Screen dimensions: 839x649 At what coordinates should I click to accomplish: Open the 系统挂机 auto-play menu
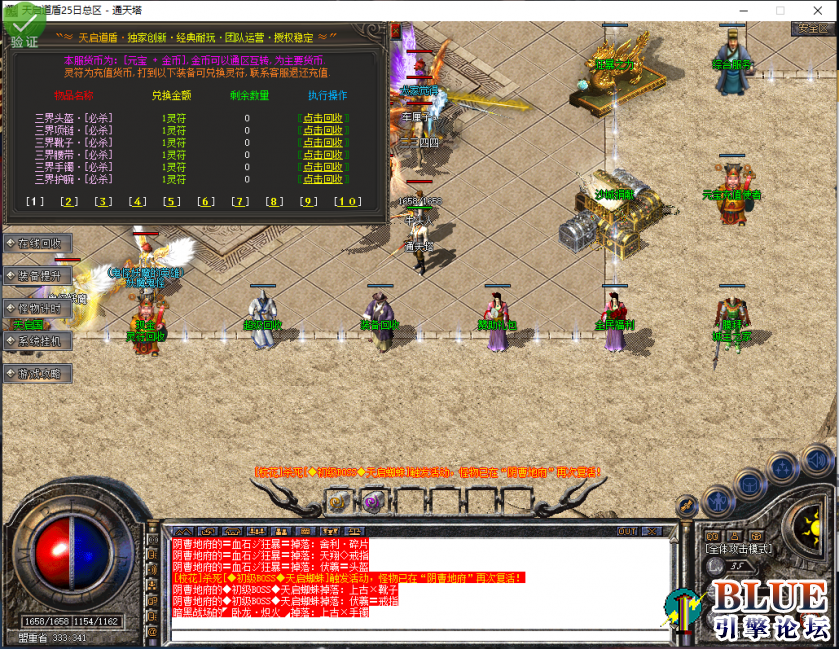point(38,341)
